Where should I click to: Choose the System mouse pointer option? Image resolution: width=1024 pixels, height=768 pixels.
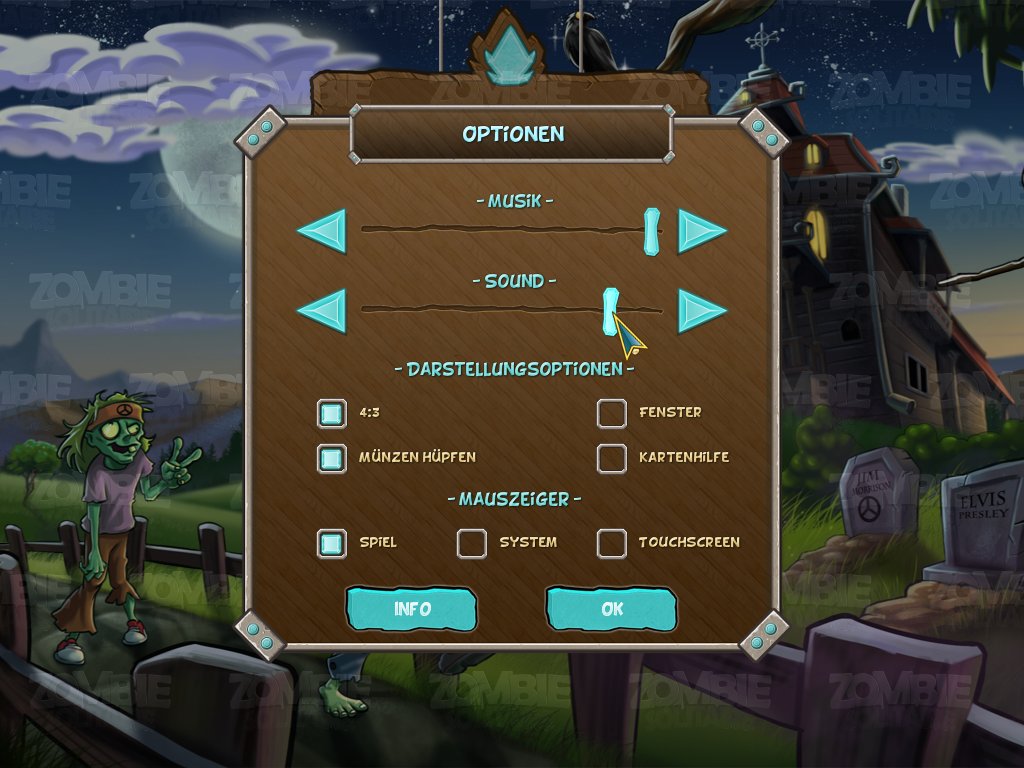click(x=472, y=543)
